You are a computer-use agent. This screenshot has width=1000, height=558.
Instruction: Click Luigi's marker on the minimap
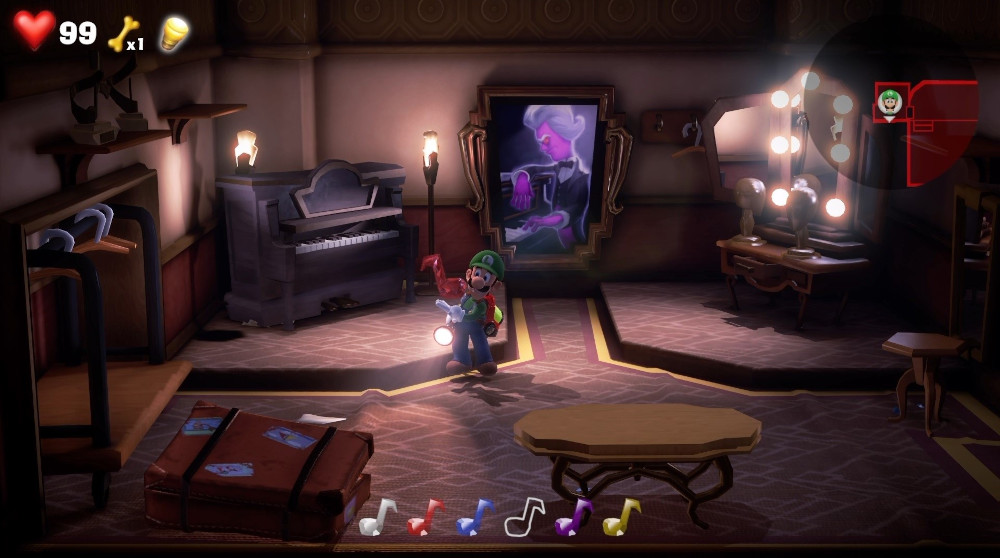tap(889, 101)
